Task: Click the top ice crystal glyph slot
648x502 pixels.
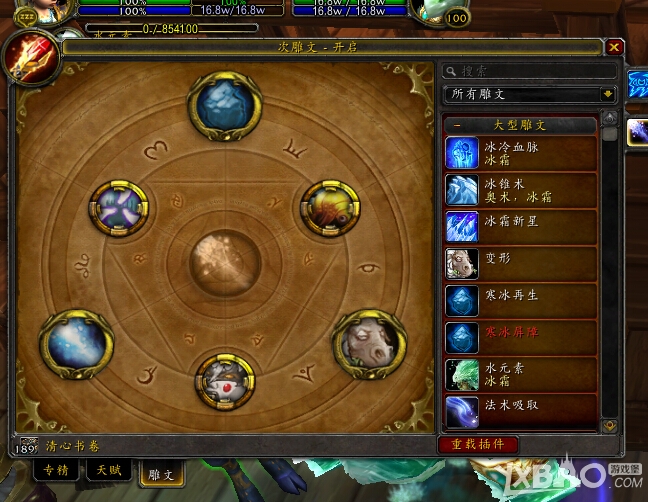Action: click(224, 104)
